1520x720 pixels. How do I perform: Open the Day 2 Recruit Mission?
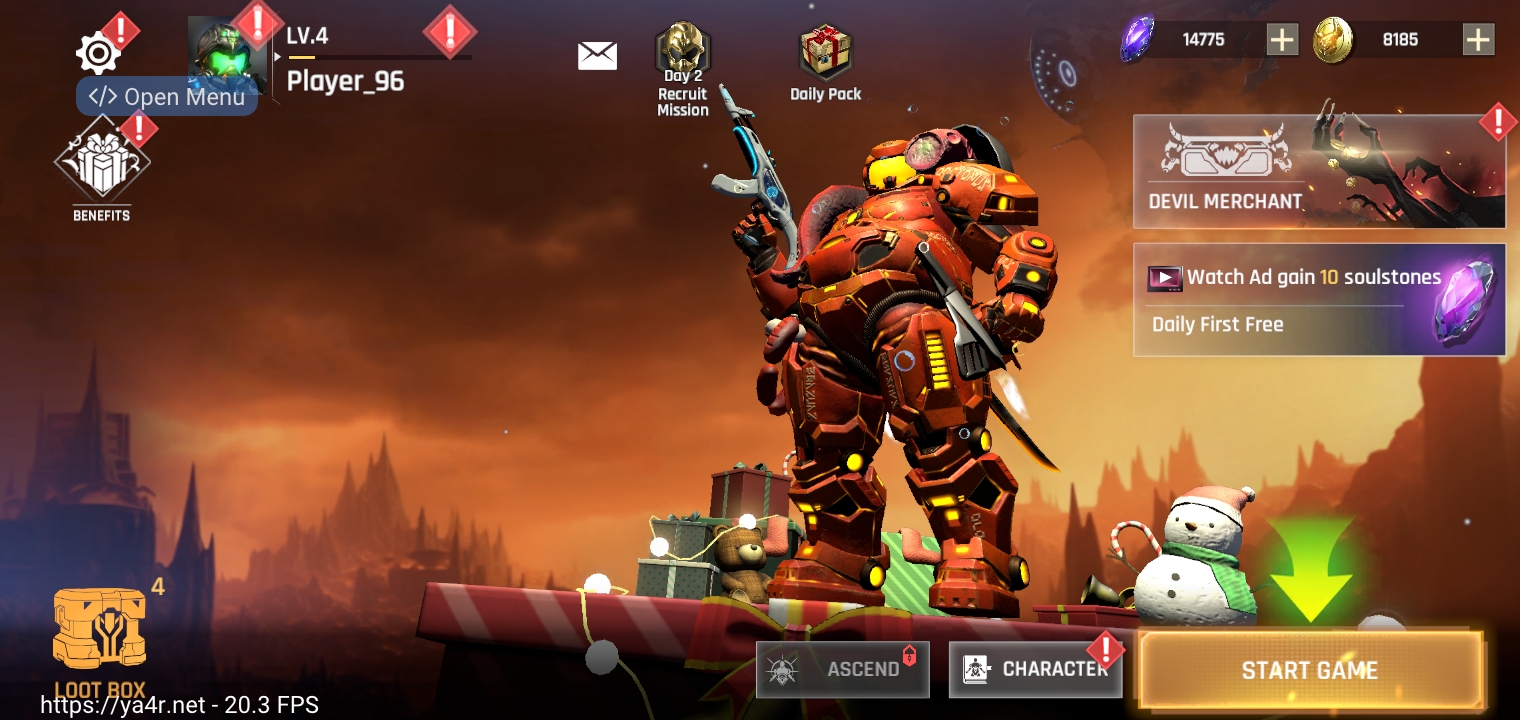tap(683, 68)
